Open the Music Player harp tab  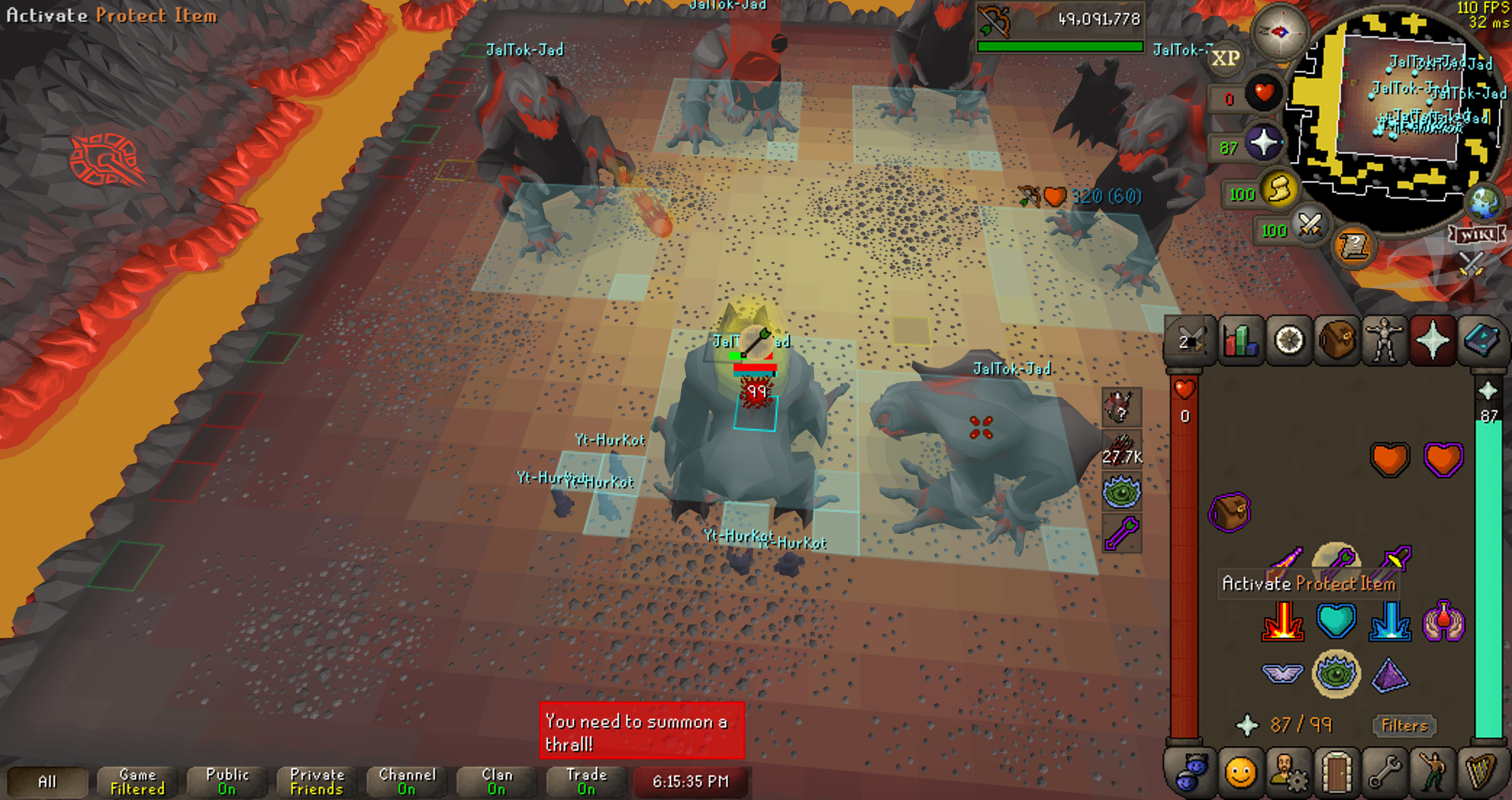coord(1481,772)
